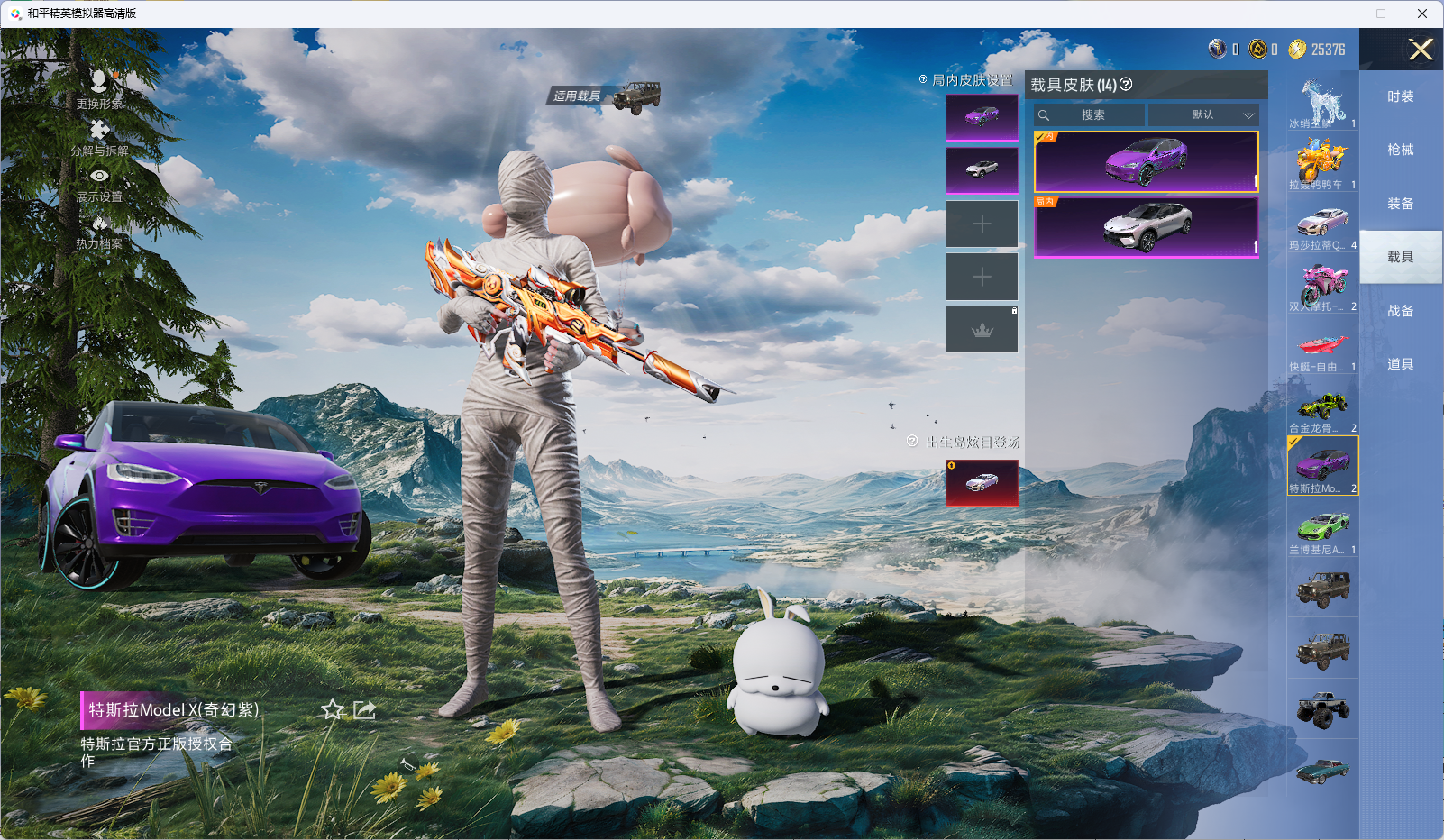This screenshot has height=840, width=1444.
Task: Open the 道具 tab
Action: 1400,364
